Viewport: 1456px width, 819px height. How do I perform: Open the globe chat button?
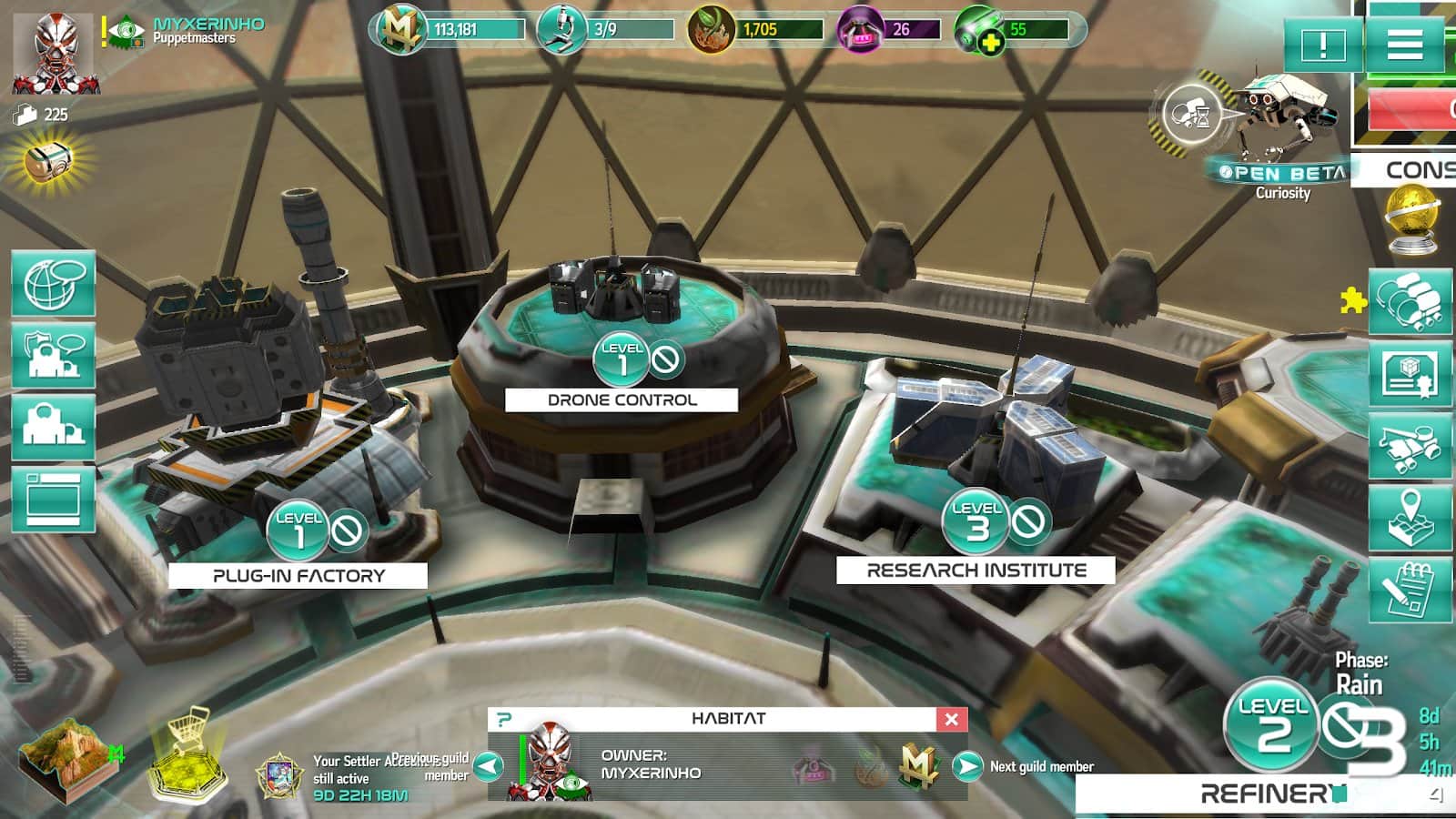point(54,284)
